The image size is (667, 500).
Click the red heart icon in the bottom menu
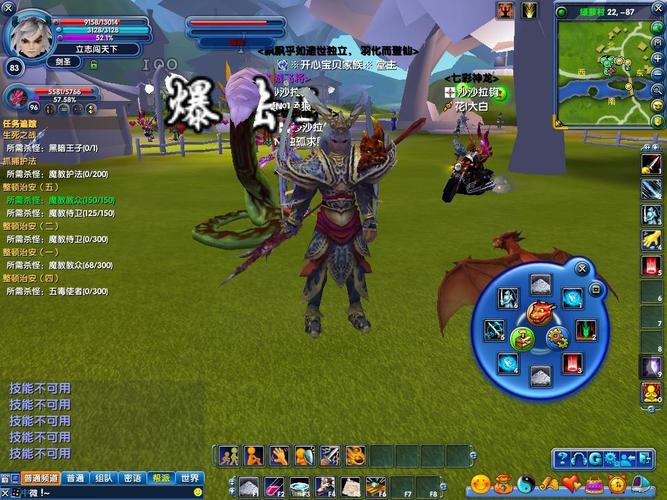point(571,485)
